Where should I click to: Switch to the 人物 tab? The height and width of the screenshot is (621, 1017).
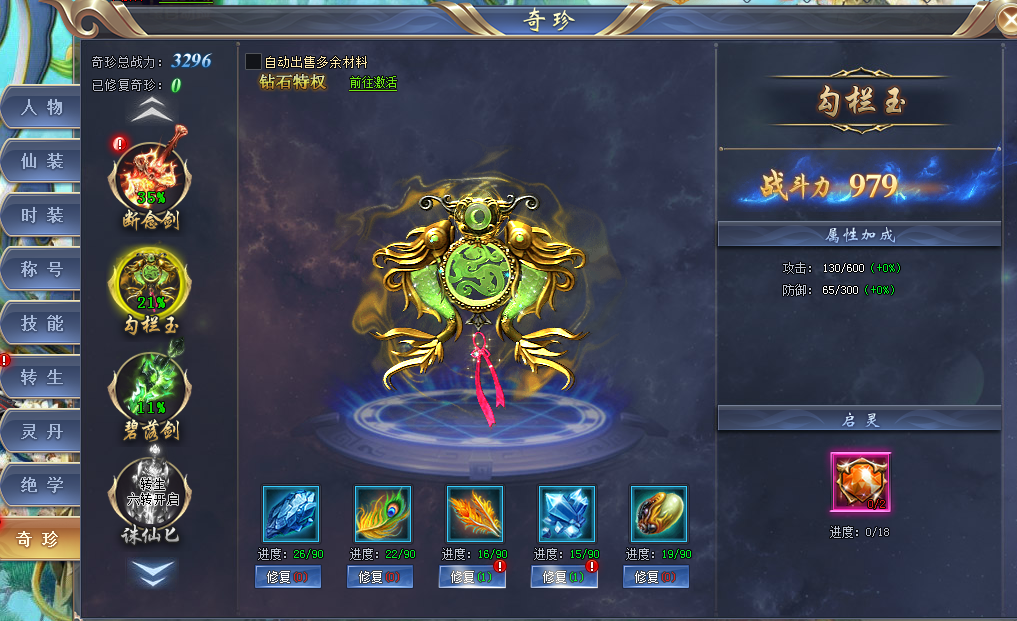[41, 107]
